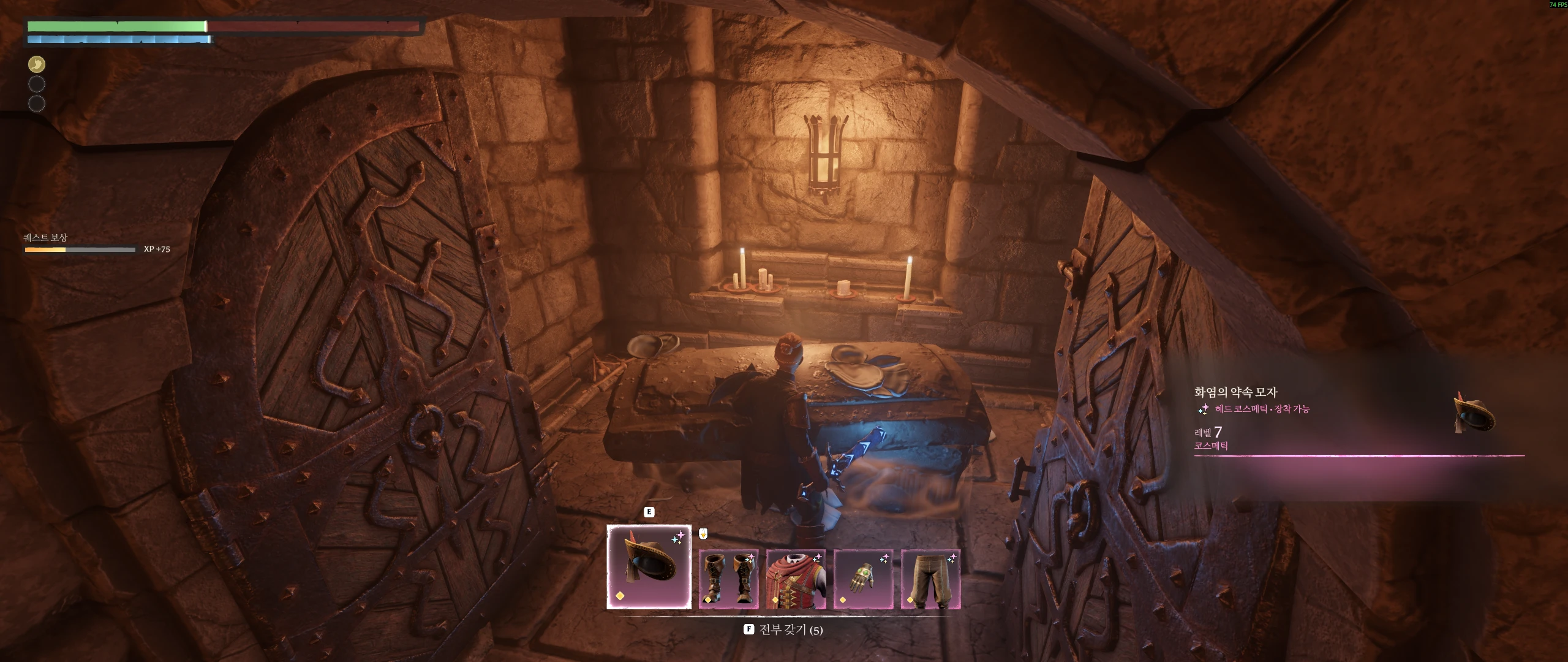Click the 전부 갖기 take-all button
Screen dimensions: 1568x662
(x=783, y=630)
